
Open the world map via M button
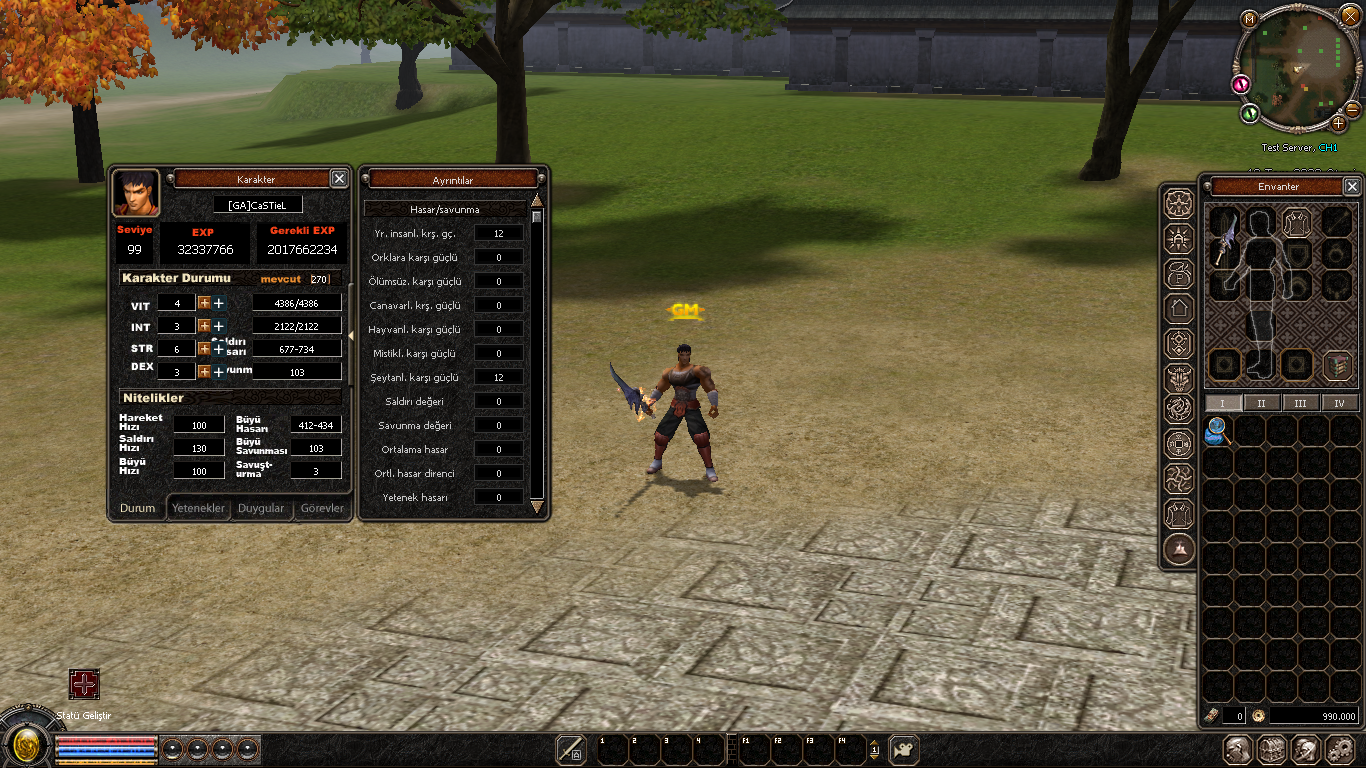(x=1249, y=19)
